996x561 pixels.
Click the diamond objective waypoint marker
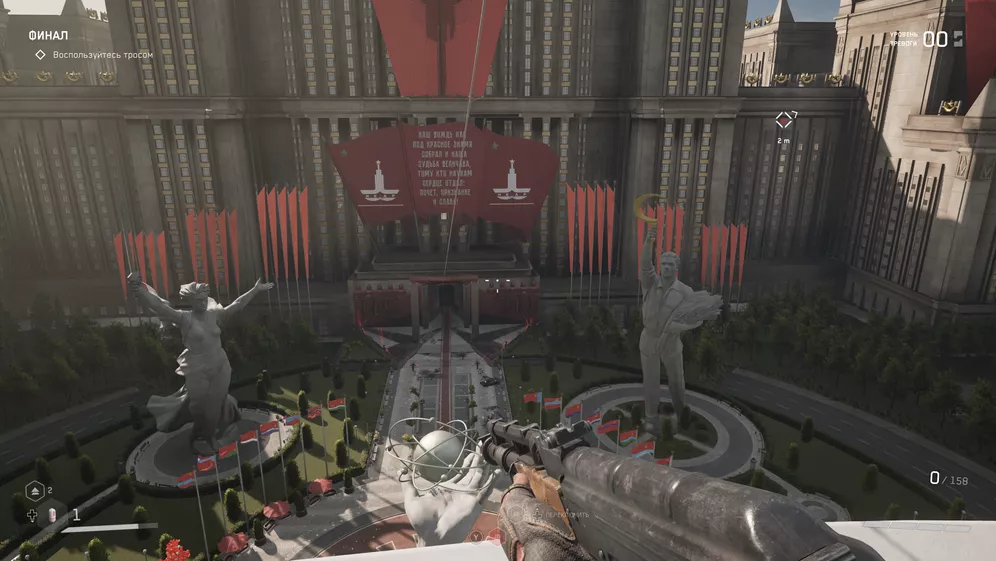point(784,120)
